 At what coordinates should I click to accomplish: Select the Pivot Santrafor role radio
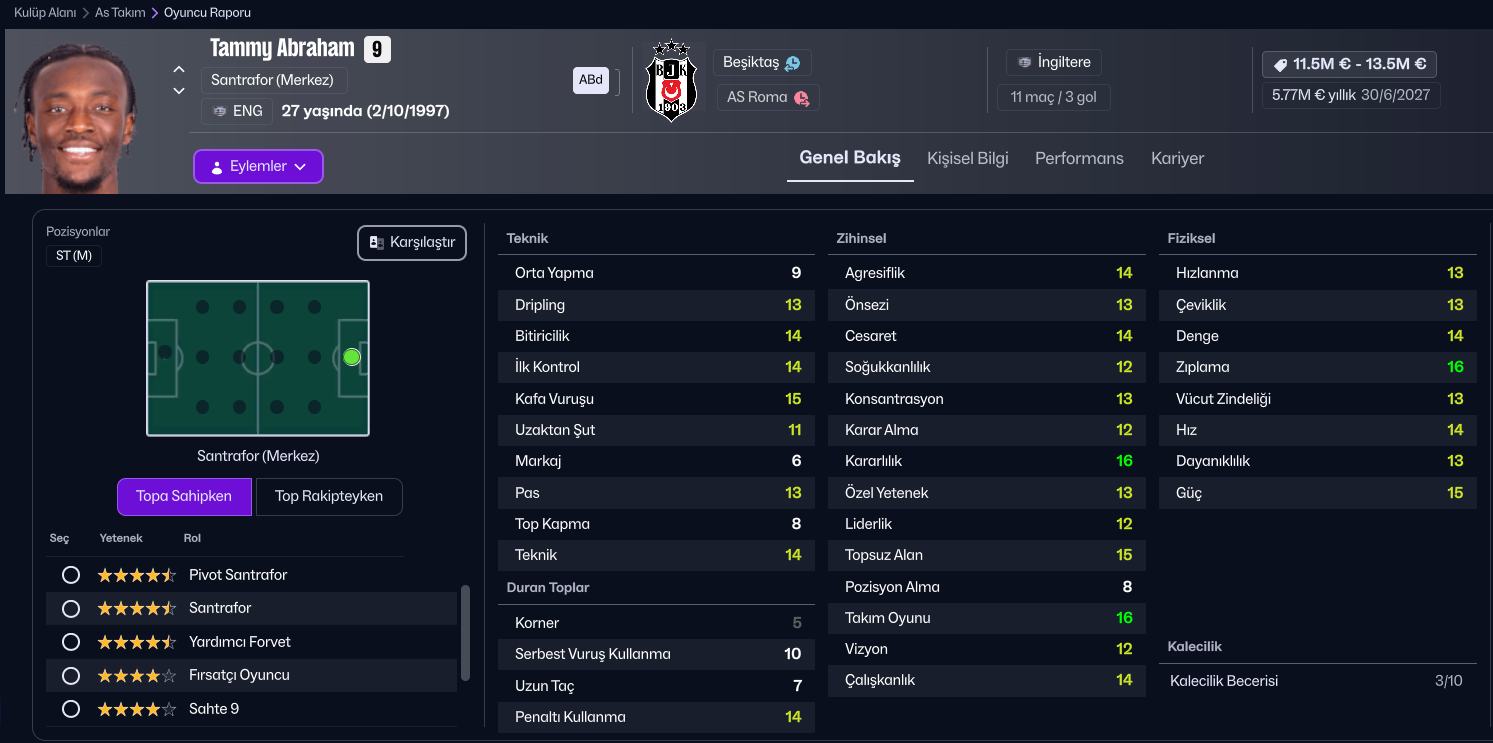pos(71,575)
